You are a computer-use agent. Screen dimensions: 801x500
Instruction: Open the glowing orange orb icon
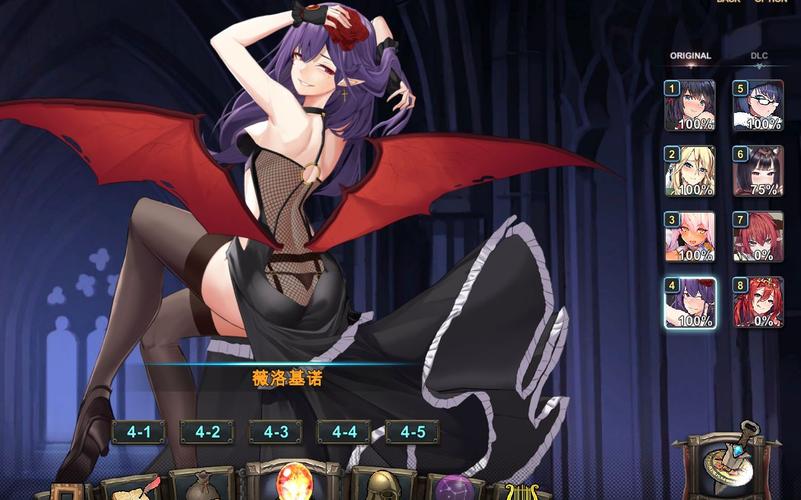(x=294, y=481)
